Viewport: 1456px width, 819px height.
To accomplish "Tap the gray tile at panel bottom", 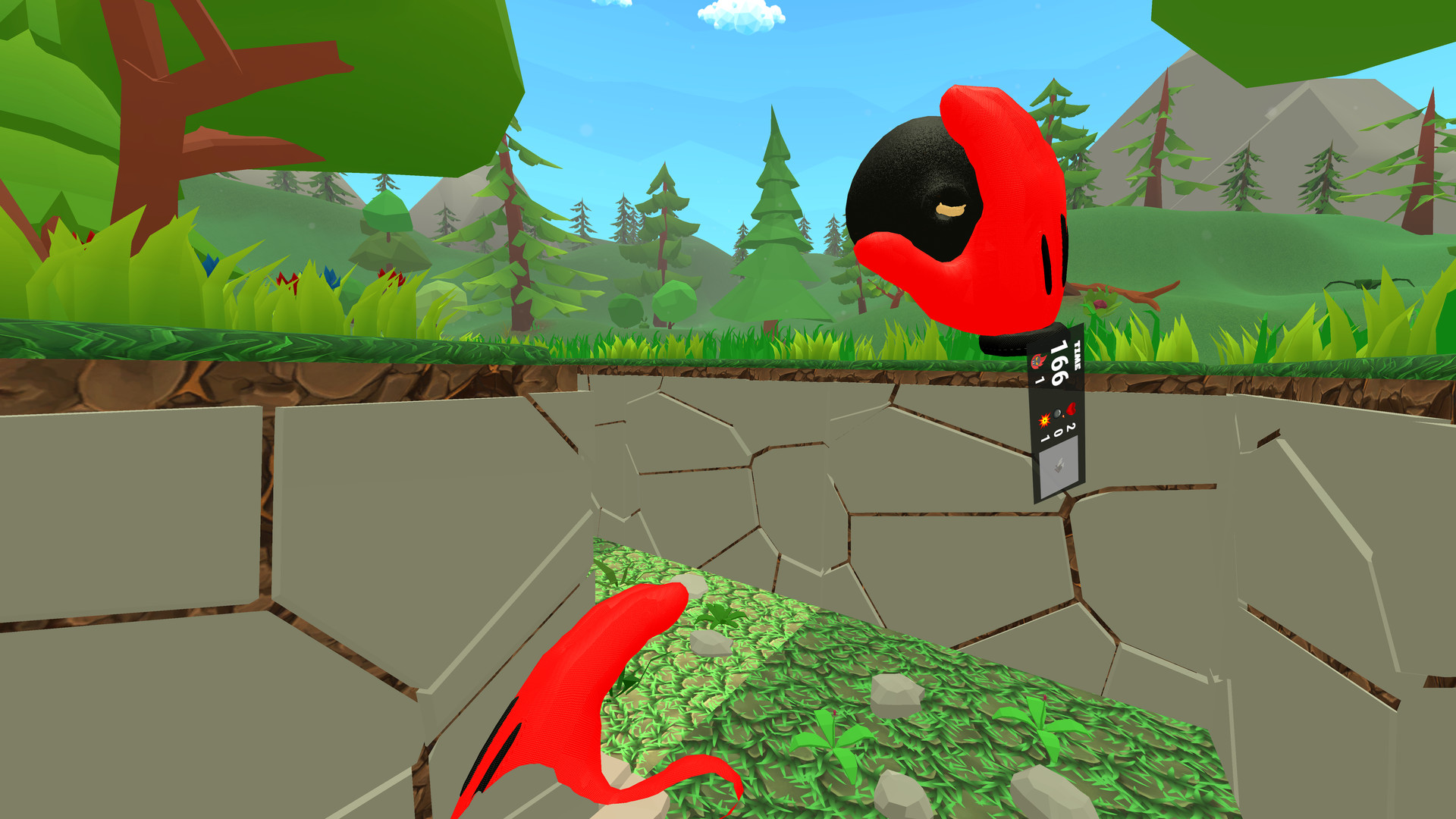I will click(x=1059, y=466).
